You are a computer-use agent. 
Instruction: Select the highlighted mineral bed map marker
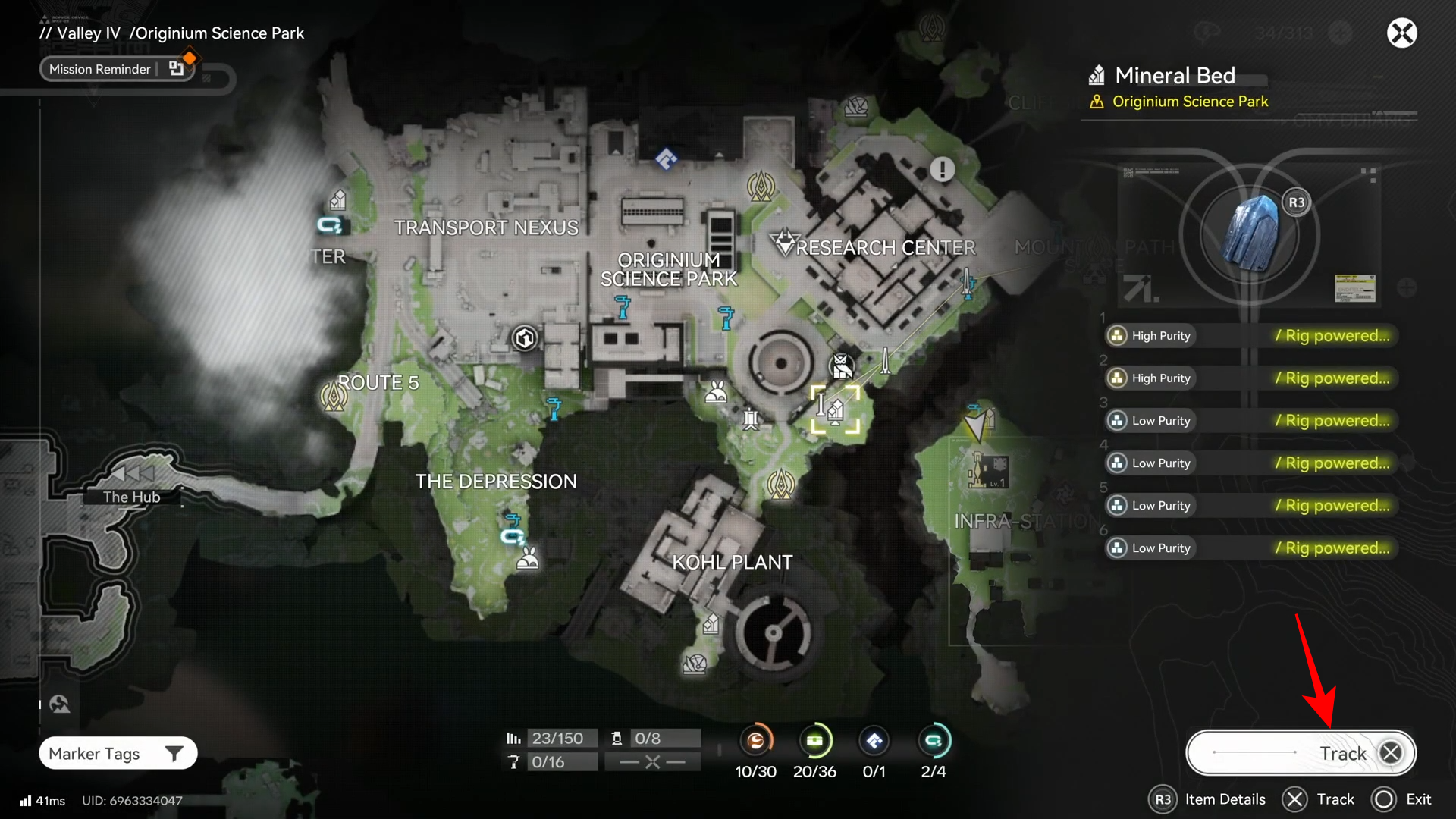click(x=835, y=409)
